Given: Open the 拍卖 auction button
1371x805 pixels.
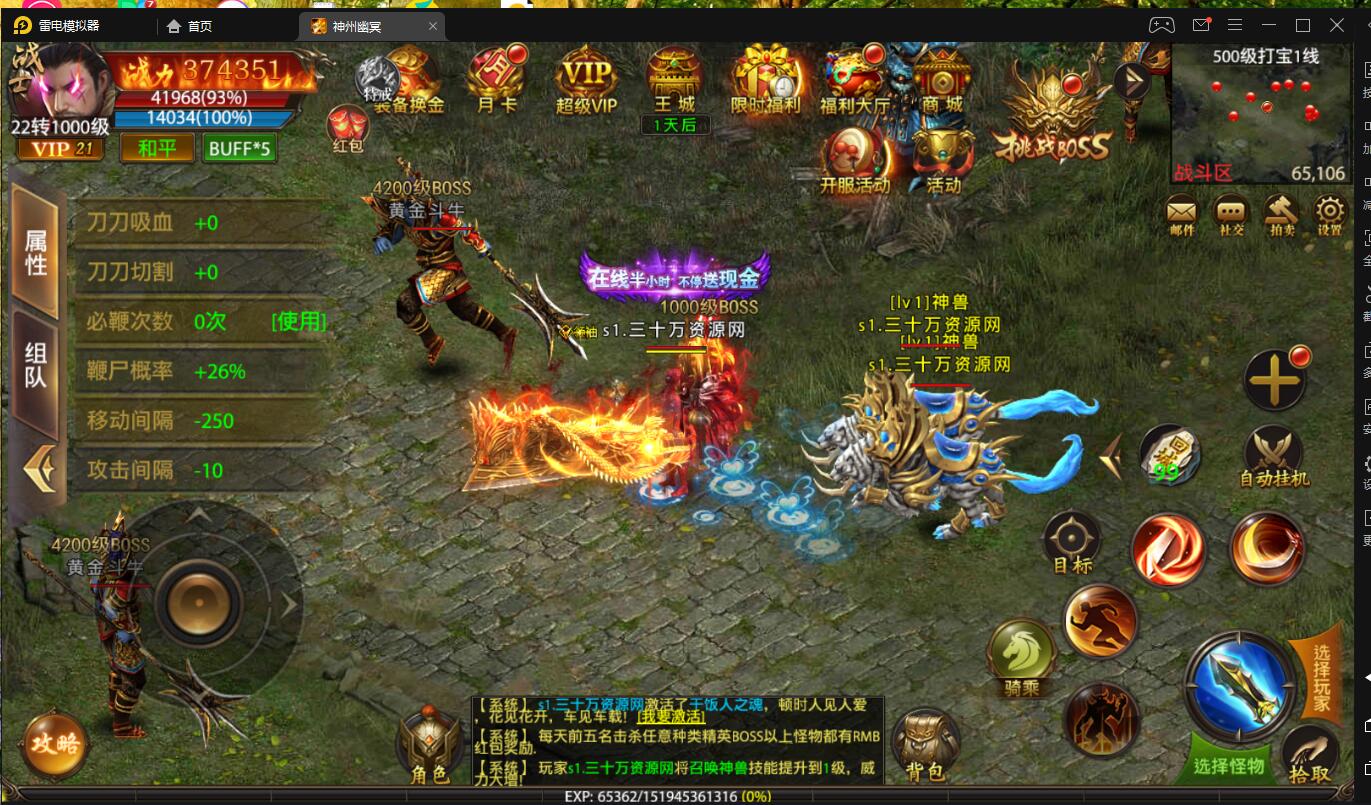Looking at the screenshot, I should [1280, 214].
